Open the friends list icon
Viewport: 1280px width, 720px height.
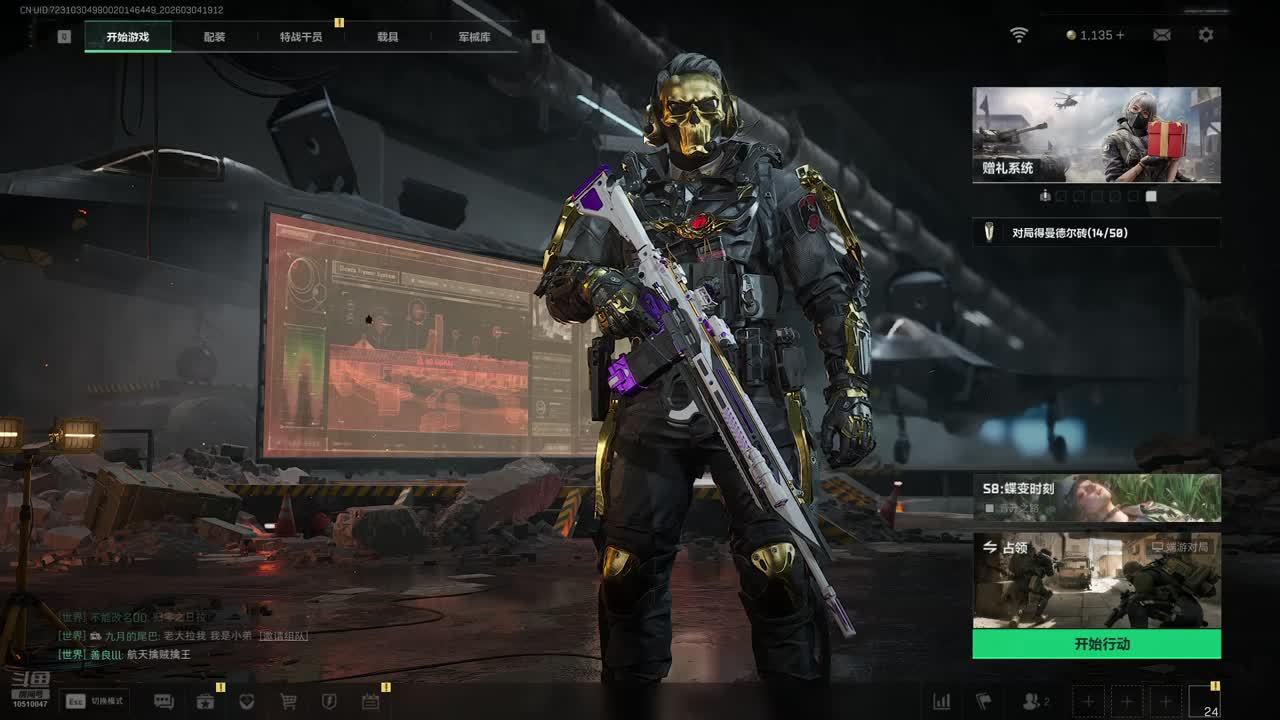[x=1034, y=702]
